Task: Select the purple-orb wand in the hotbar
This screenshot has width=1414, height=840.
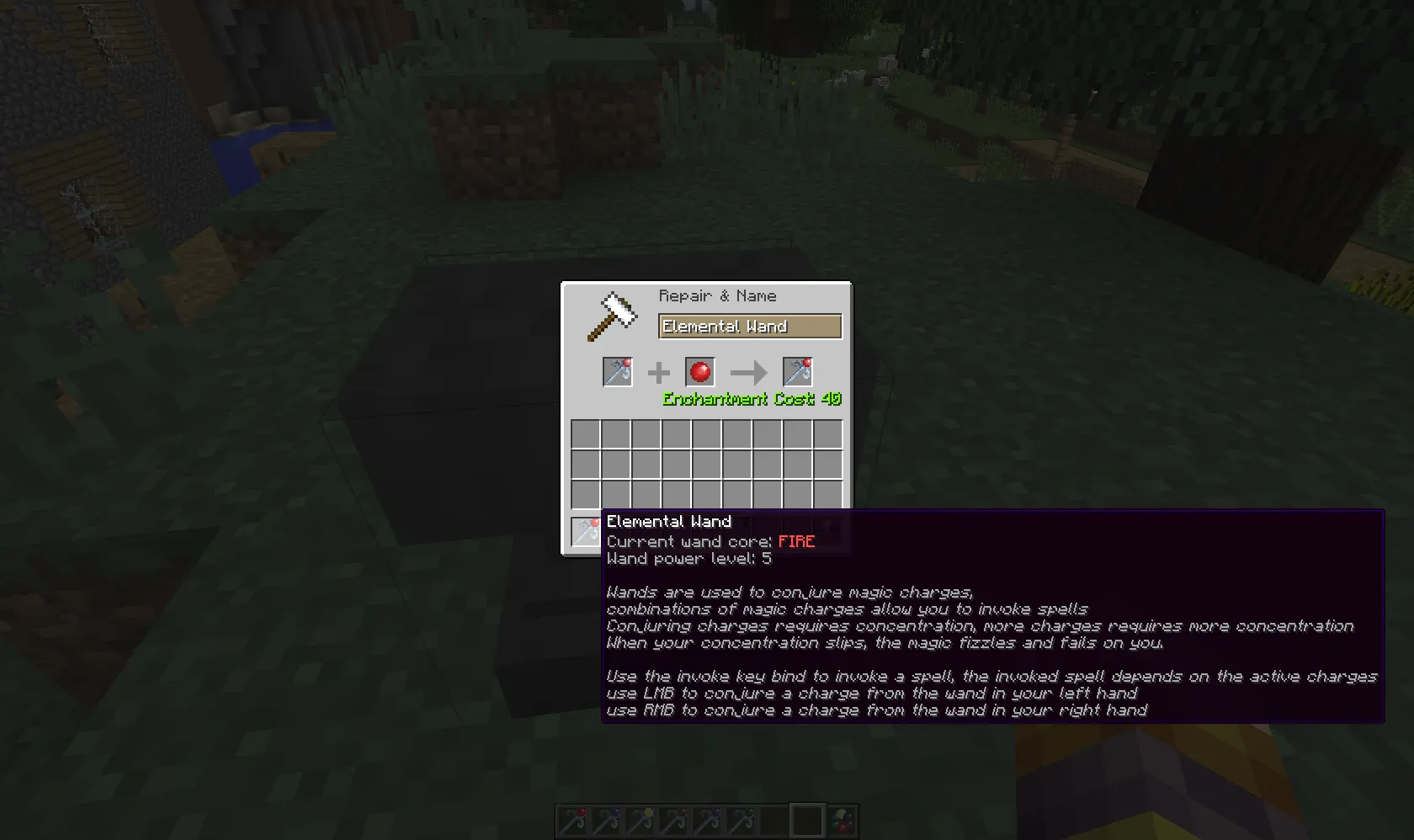Action: (x=708, y=821)
